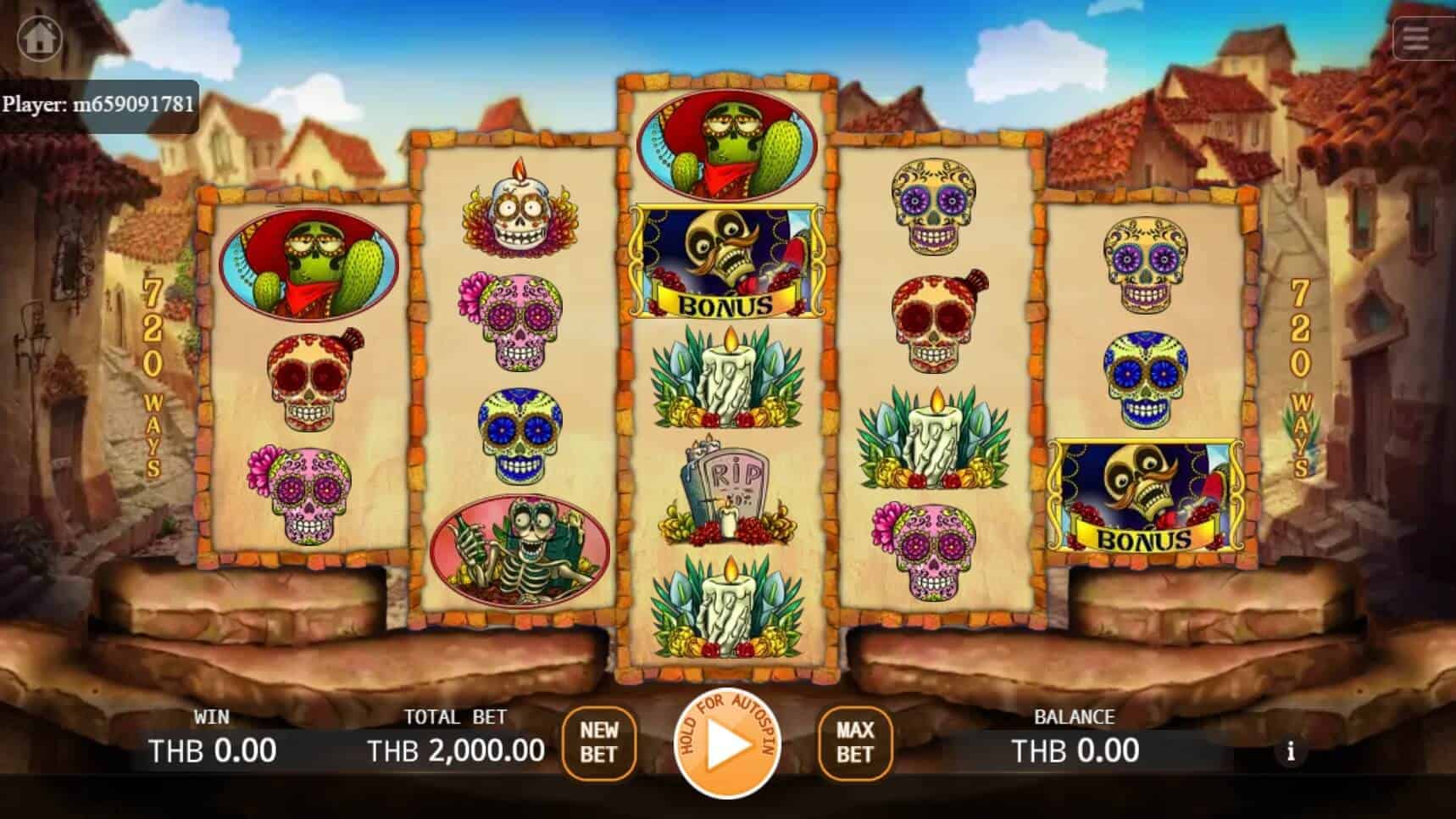Viewport: 1456px width, 819px height.
Task: Open the hamburger menu in the top right corner
Action: click(x=1414, y=38)
